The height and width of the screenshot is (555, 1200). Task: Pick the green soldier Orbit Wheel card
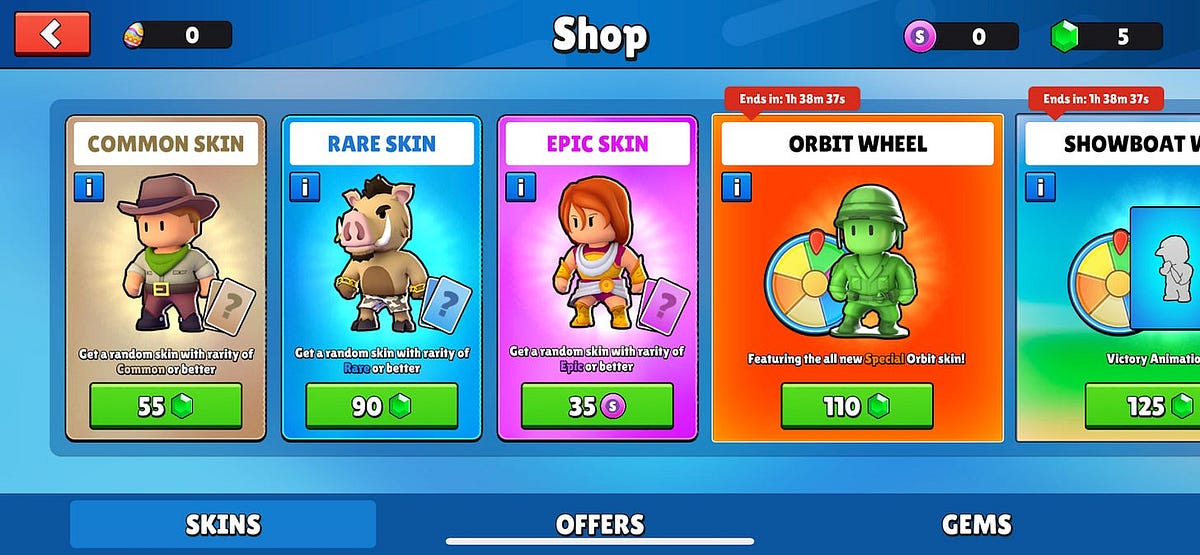click(857, 260)
